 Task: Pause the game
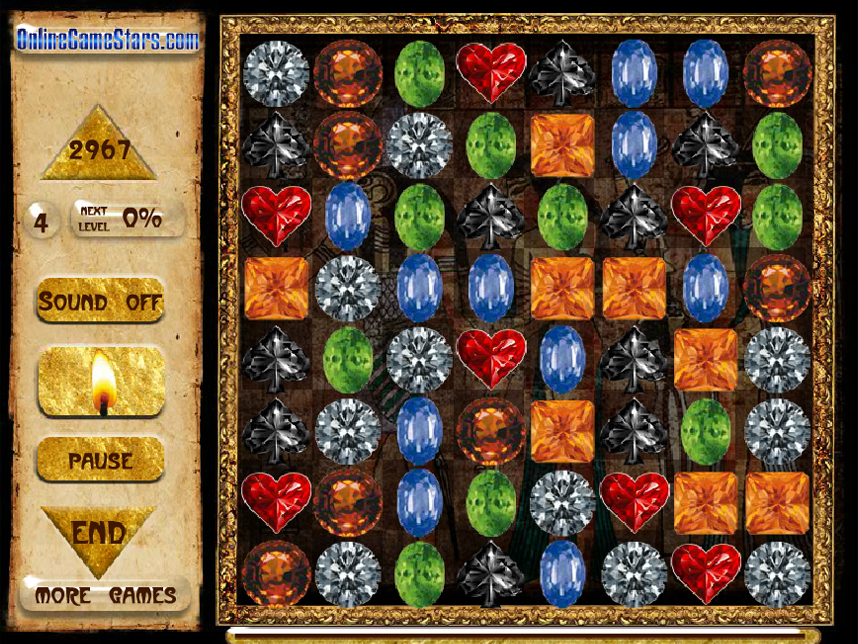(x=101, y=461)
